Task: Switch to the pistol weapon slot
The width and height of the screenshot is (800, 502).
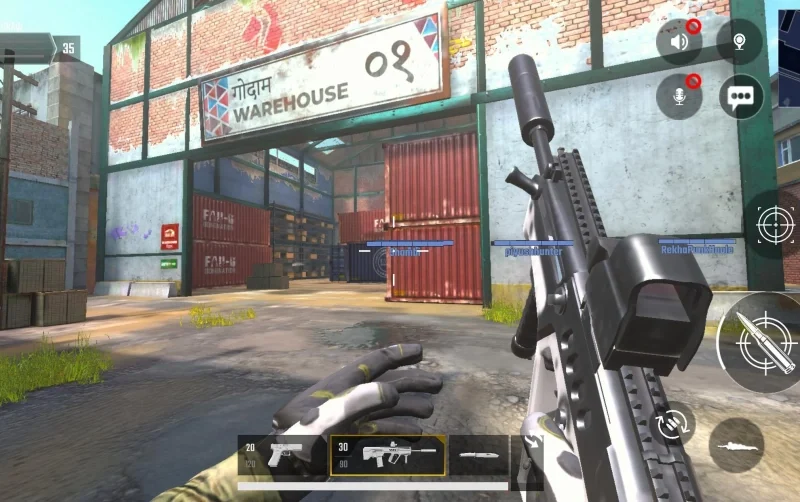Action: (x=283, y=455)
